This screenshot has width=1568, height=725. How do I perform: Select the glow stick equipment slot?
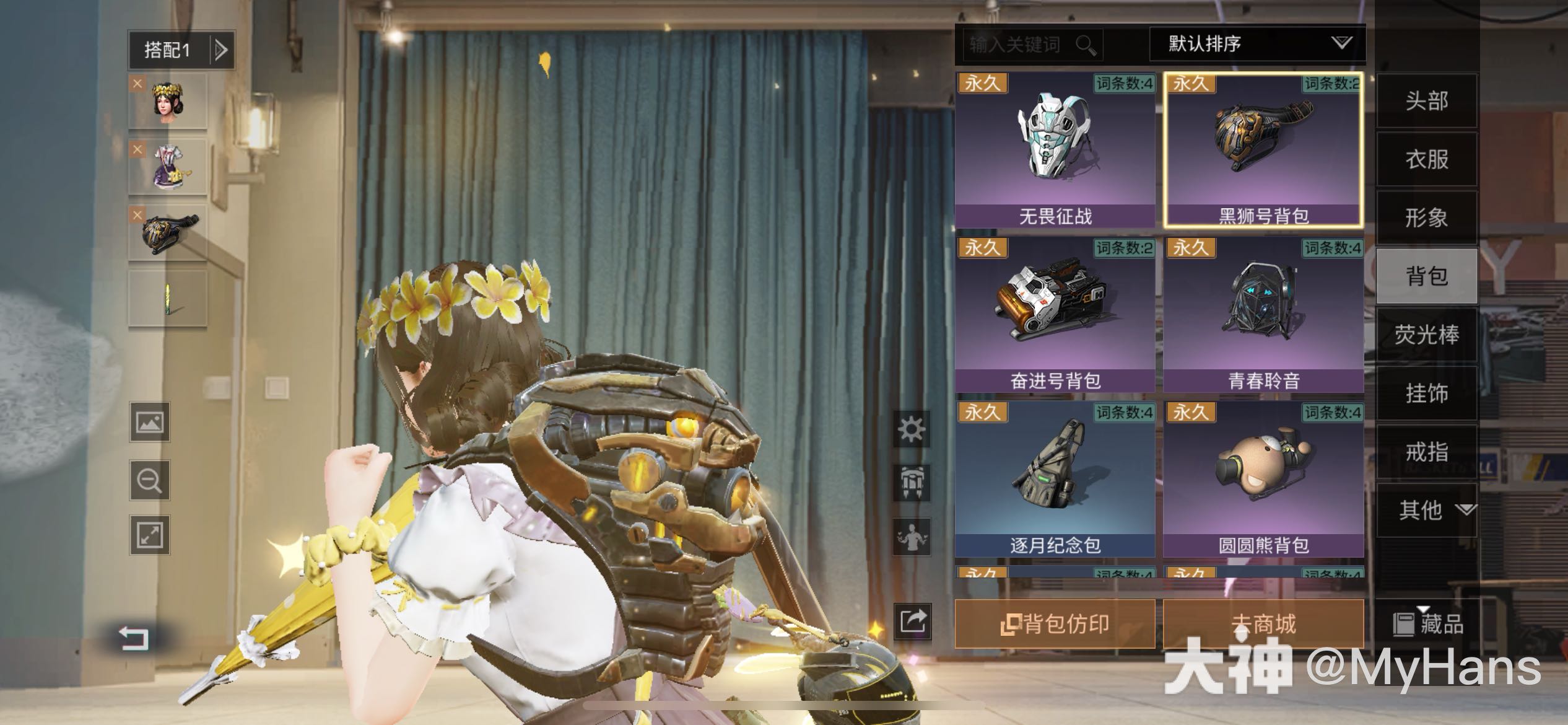[168, 298]
